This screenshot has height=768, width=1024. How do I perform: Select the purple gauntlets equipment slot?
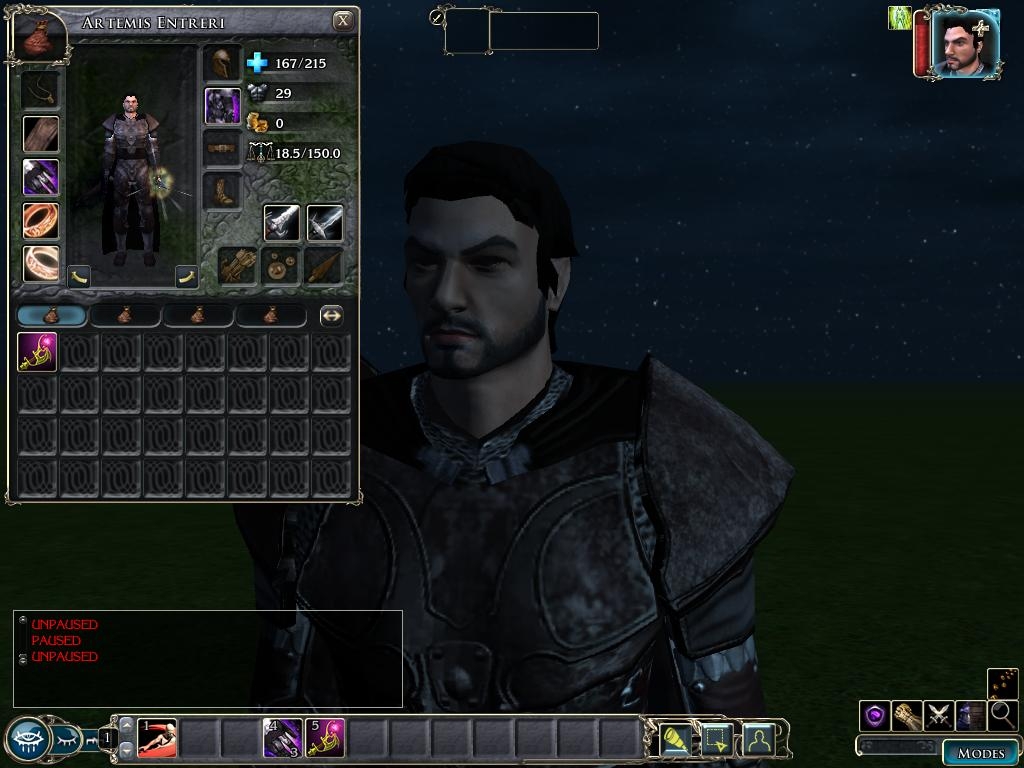[x=41, y=177]
